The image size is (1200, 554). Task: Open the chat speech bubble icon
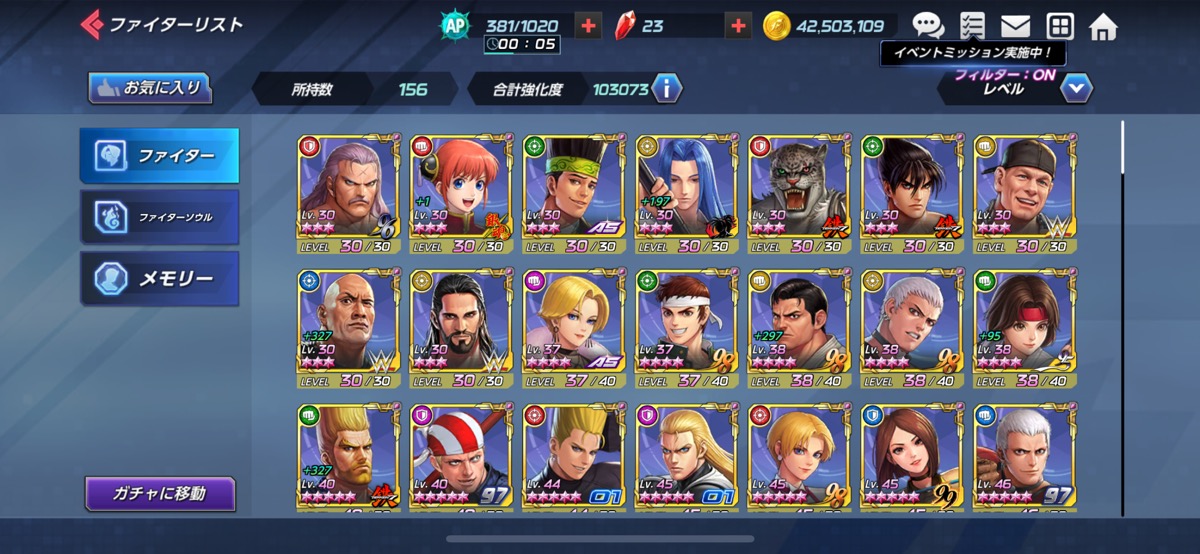click(927, 26)
